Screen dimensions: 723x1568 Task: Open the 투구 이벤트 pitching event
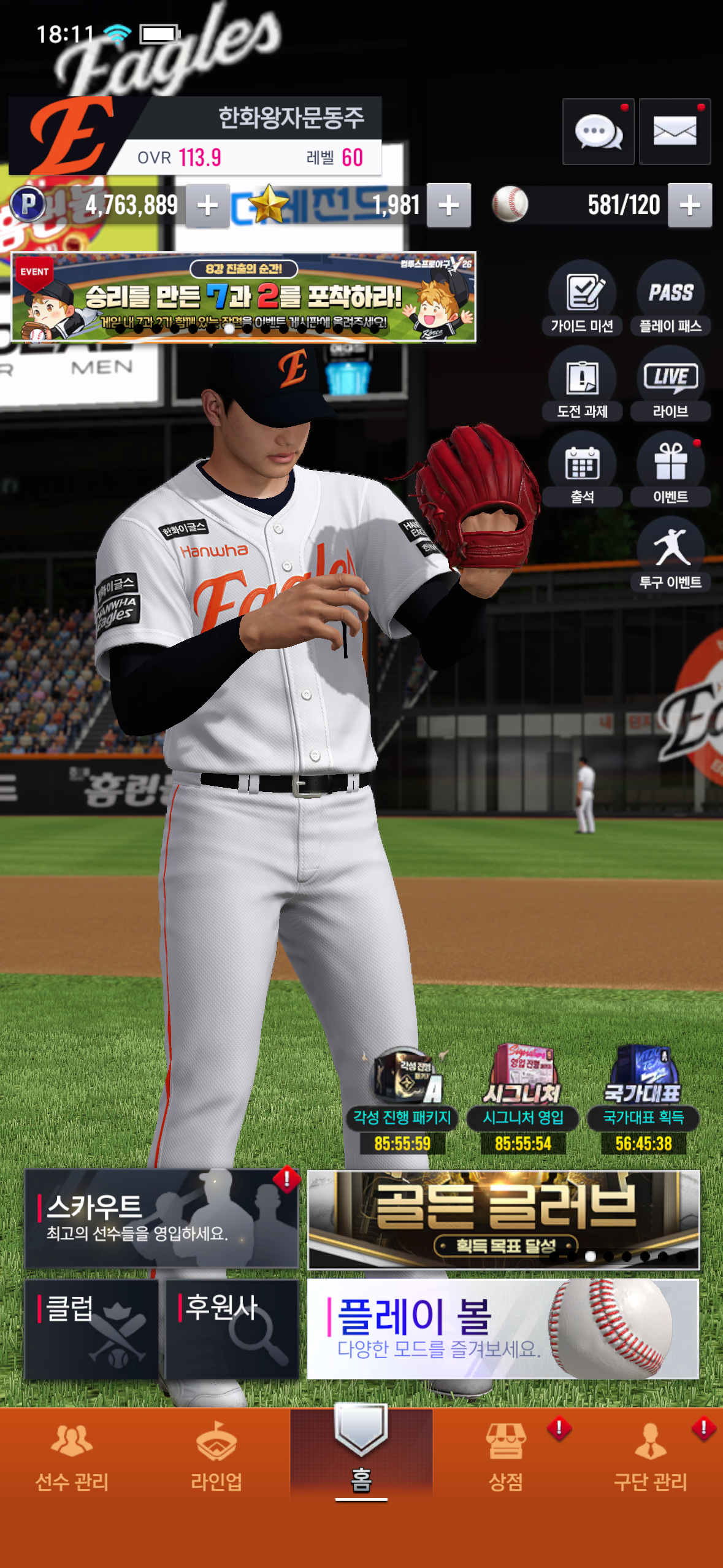coord(670,555)
